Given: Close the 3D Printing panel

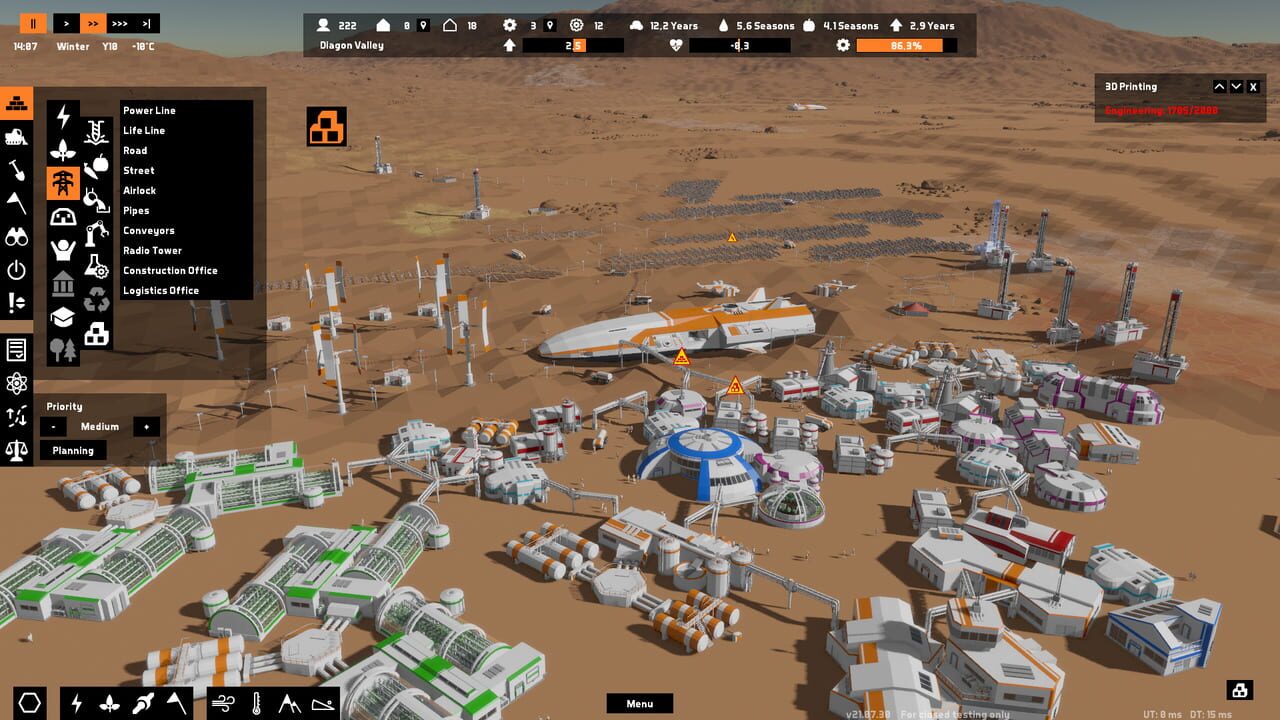Looking at the screenshot, I should click(1253, 87).
